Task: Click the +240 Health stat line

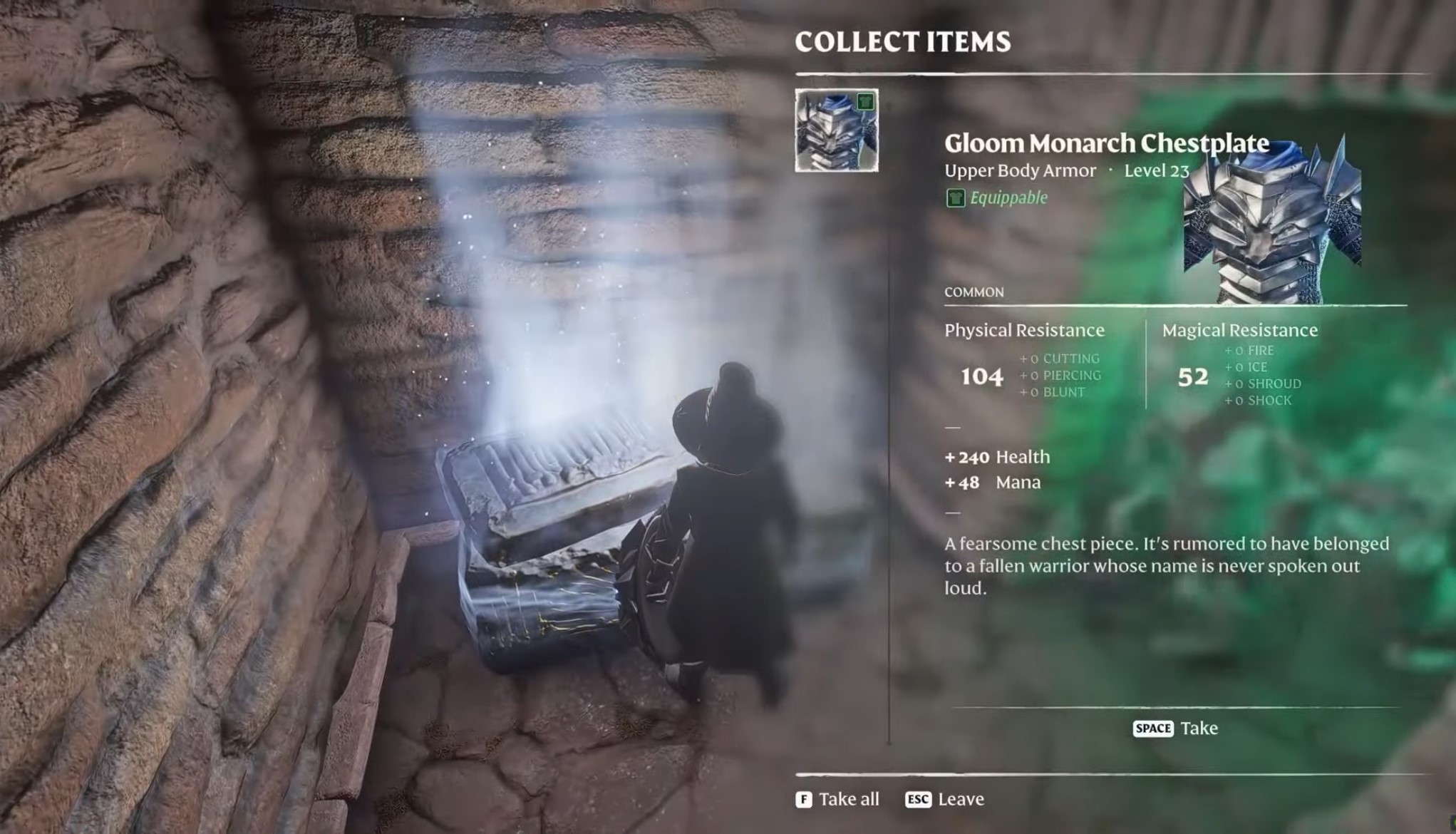Action: click(996, 456)
